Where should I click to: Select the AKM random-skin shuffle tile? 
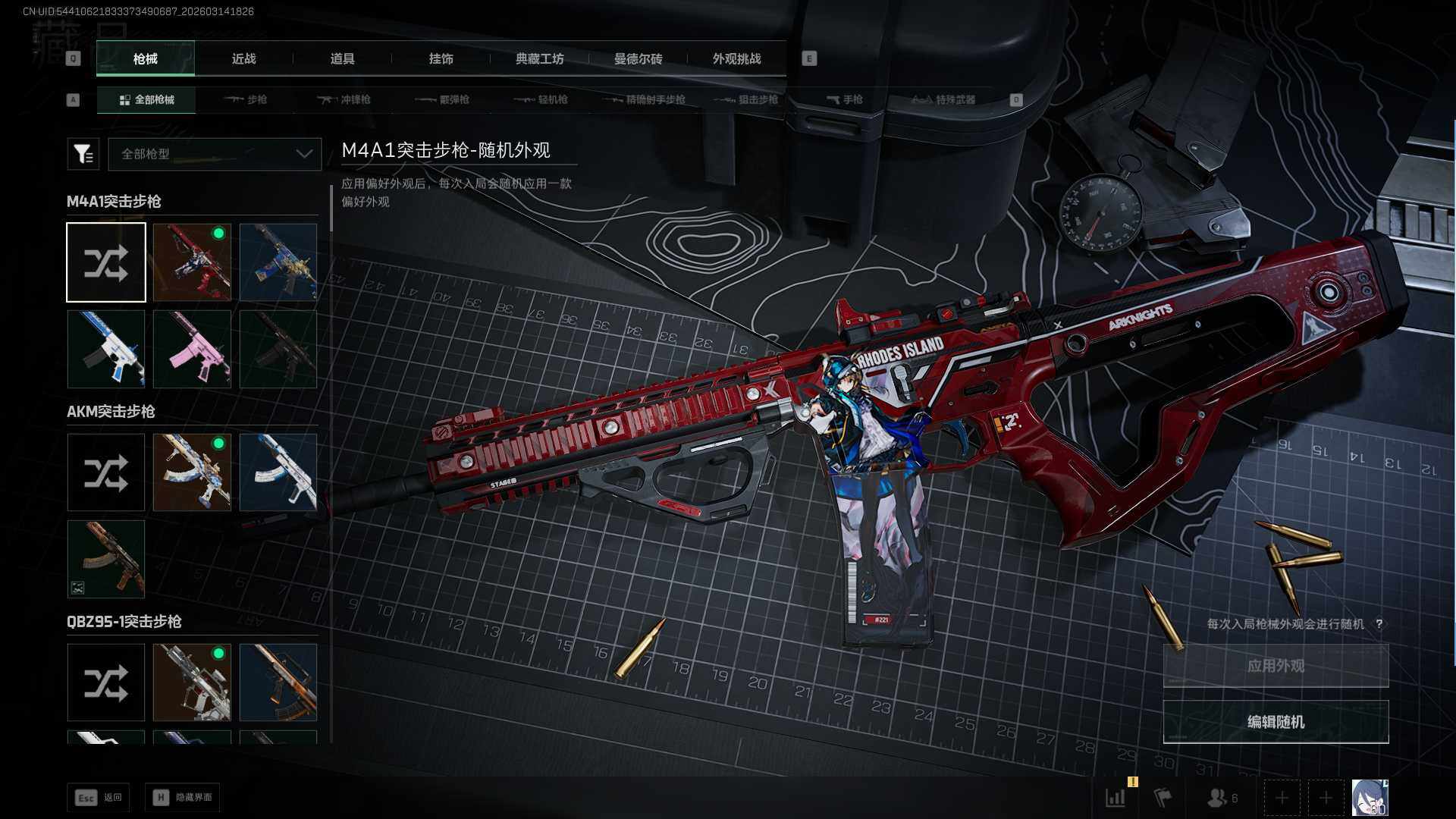pyautogui.click(x=106, y=472)
